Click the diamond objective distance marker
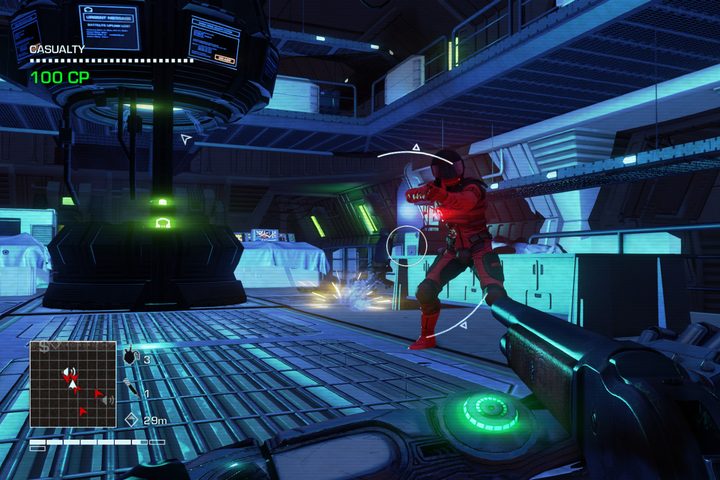This screenshot has width=720, height=480. pyautogui.click(x=130, y=420)
